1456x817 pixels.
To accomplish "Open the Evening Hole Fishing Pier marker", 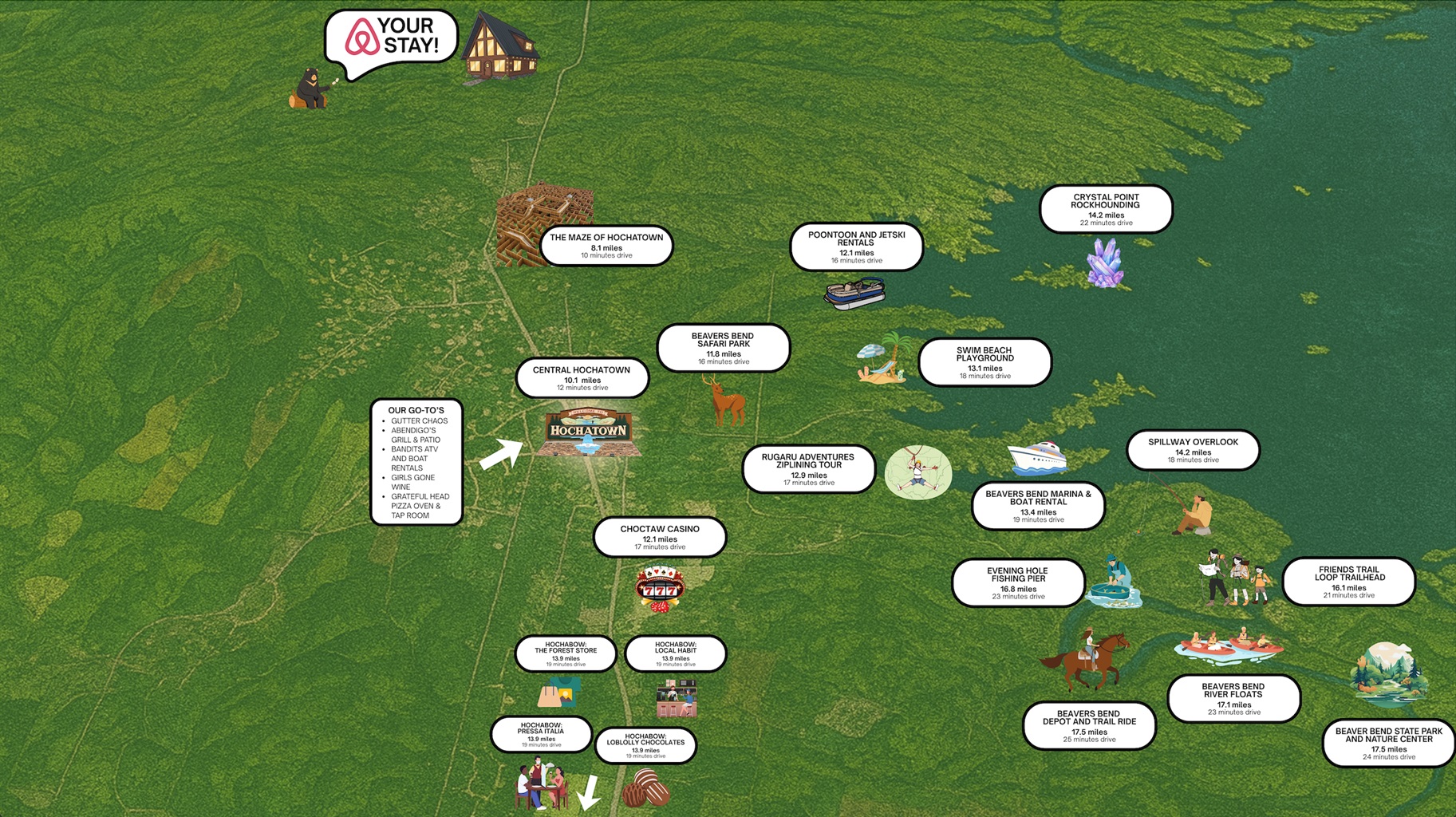I will tap(1017, 582).
